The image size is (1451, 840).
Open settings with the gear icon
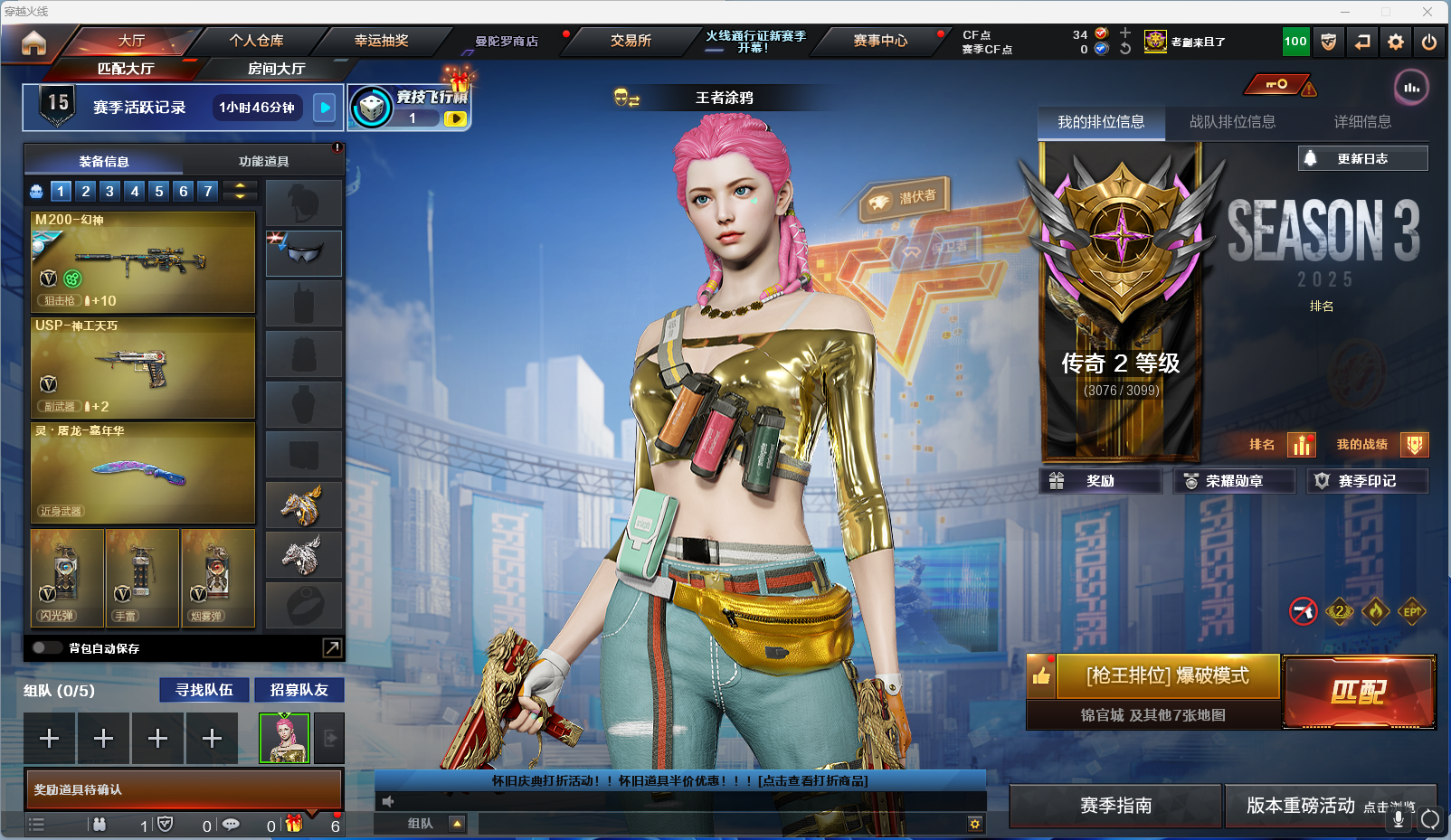[1396, 42]
